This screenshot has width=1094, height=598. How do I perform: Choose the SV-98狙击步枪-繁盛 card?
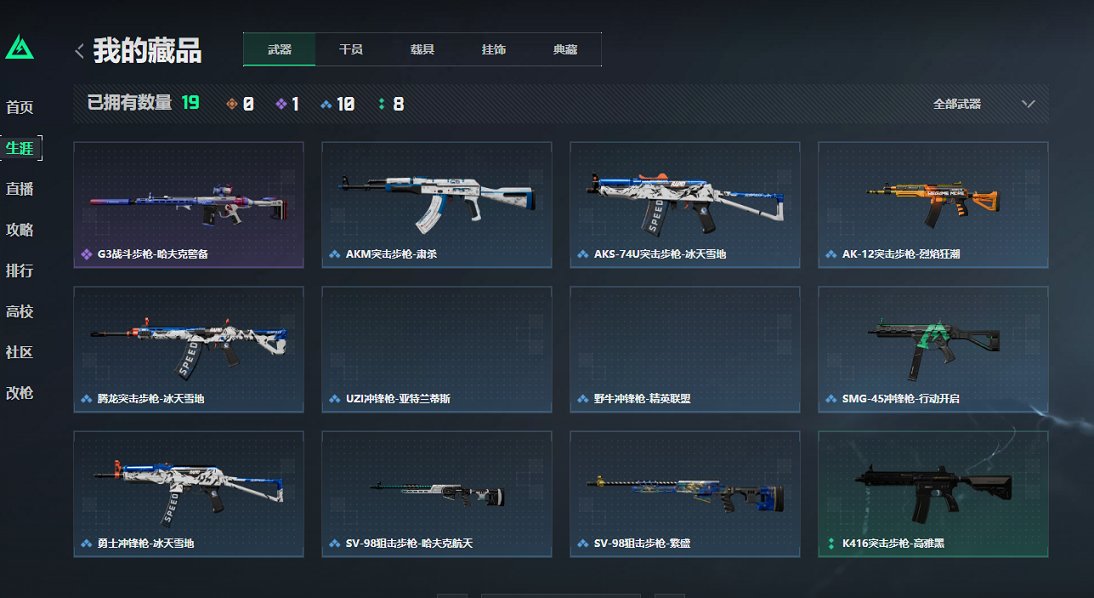click(684, 493)
